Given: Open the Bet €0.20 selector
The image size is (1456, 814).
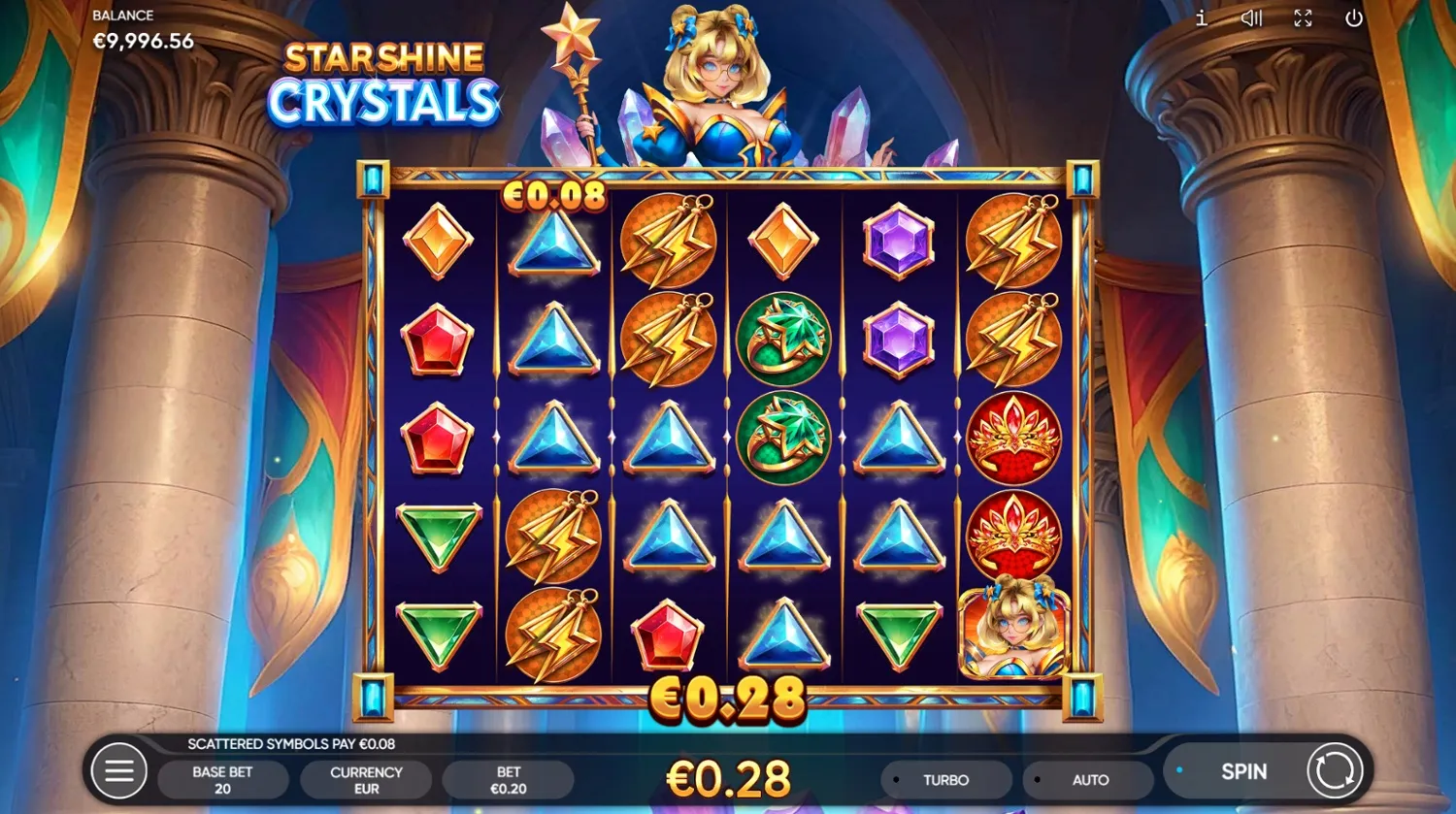Looking at the screenshot, I should 509,779.
